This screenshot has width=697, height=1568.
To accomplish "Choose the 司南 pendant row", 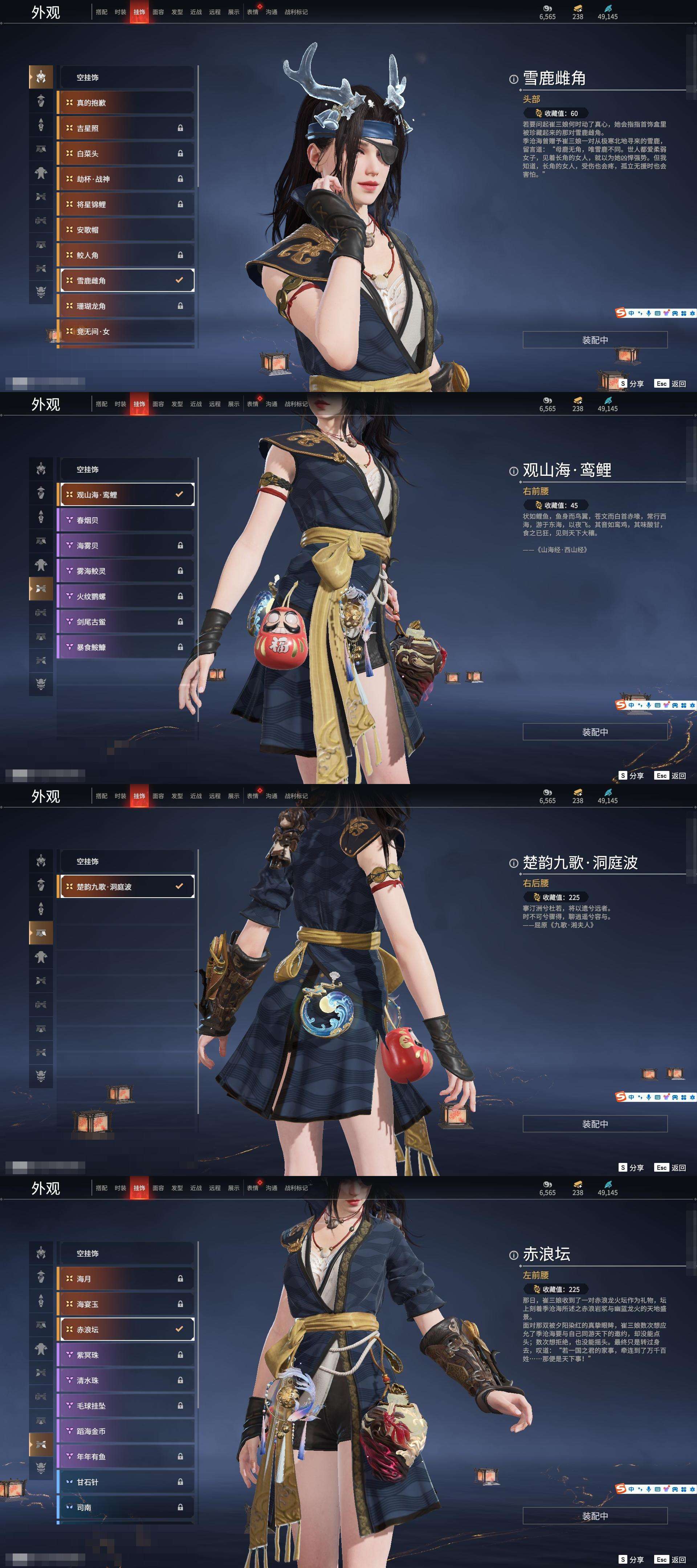I will coord(125,1507).
